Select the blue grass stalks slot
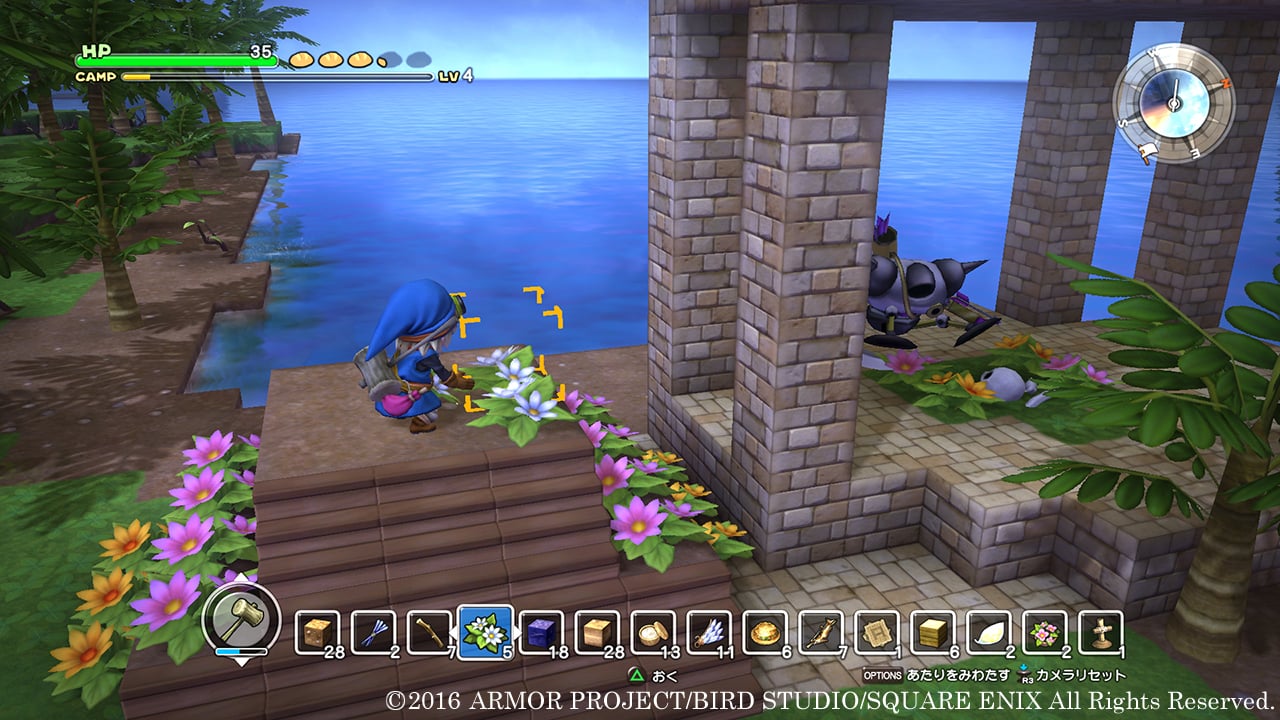The image size is (1280, 720). coord(374,632)
